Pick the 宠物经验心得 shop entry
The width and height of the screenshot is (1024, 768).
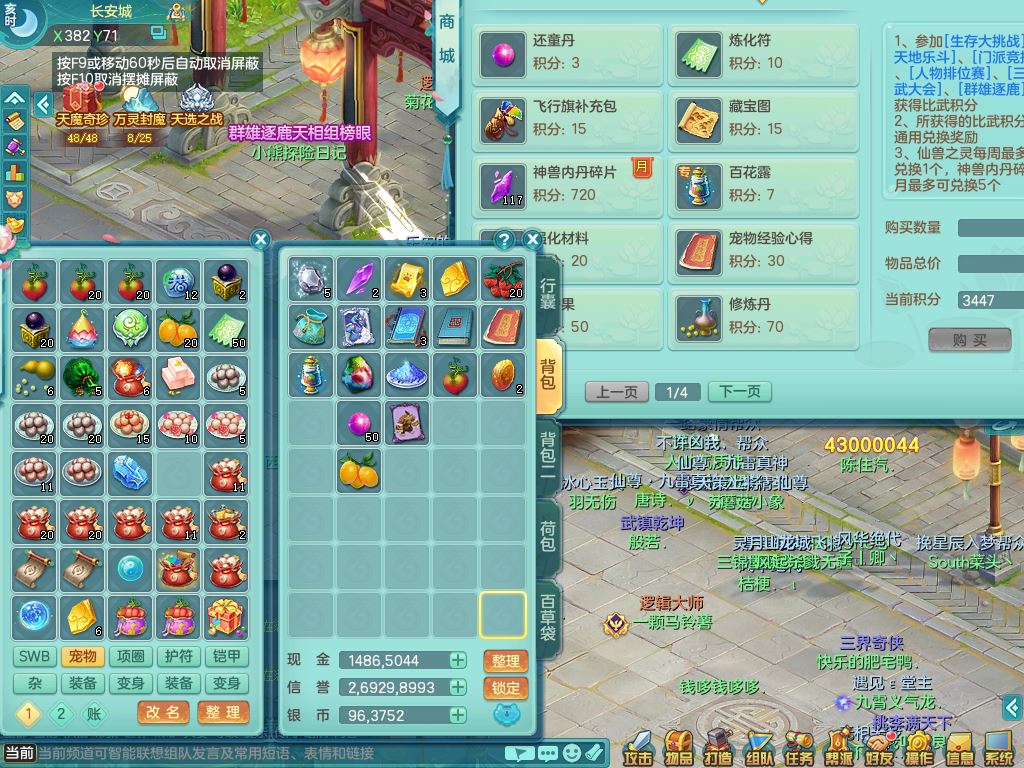pos(763,250)
